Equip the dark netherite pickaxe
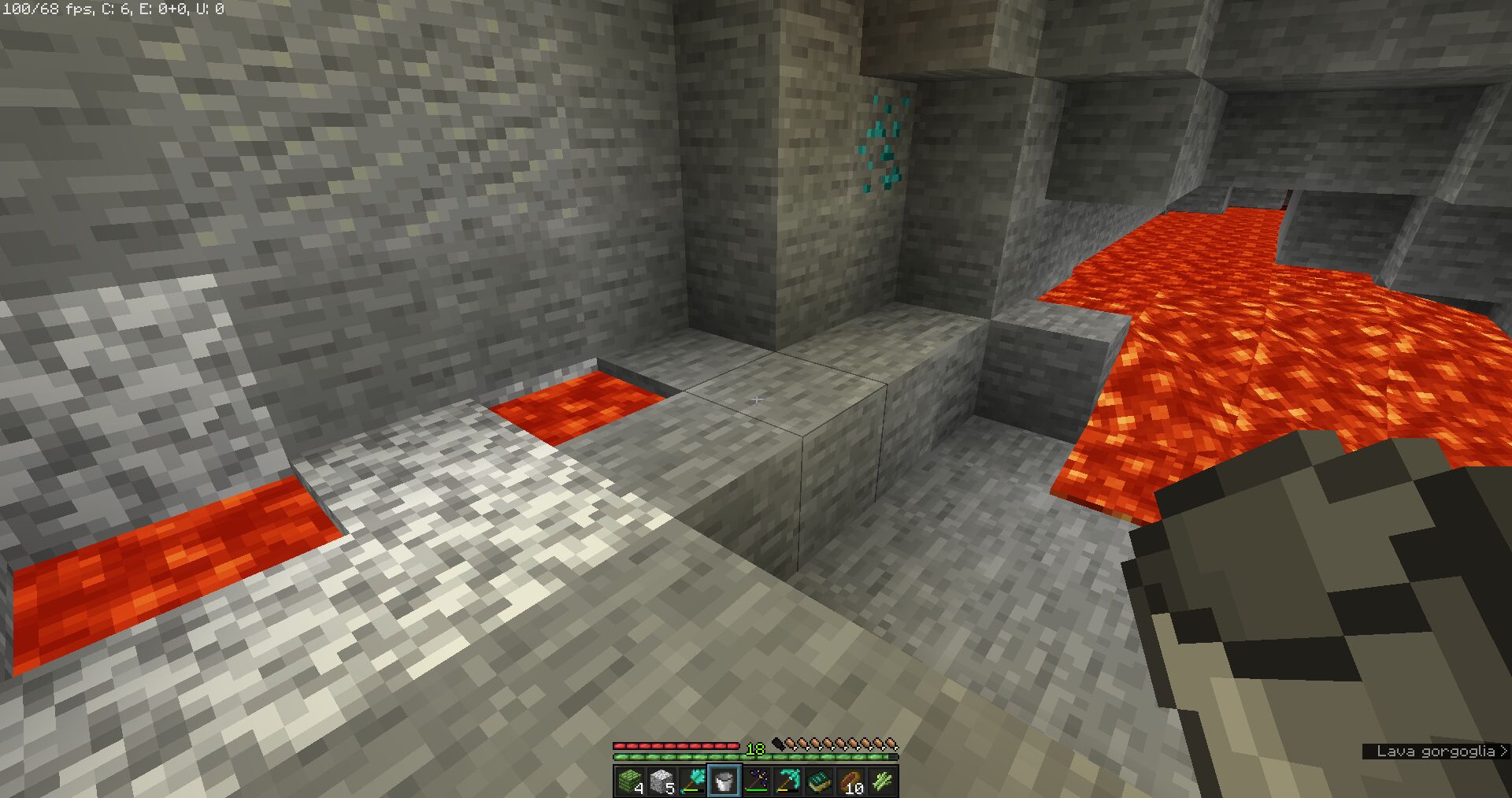This screenshot has height=798, width=1512. [756, 781]
